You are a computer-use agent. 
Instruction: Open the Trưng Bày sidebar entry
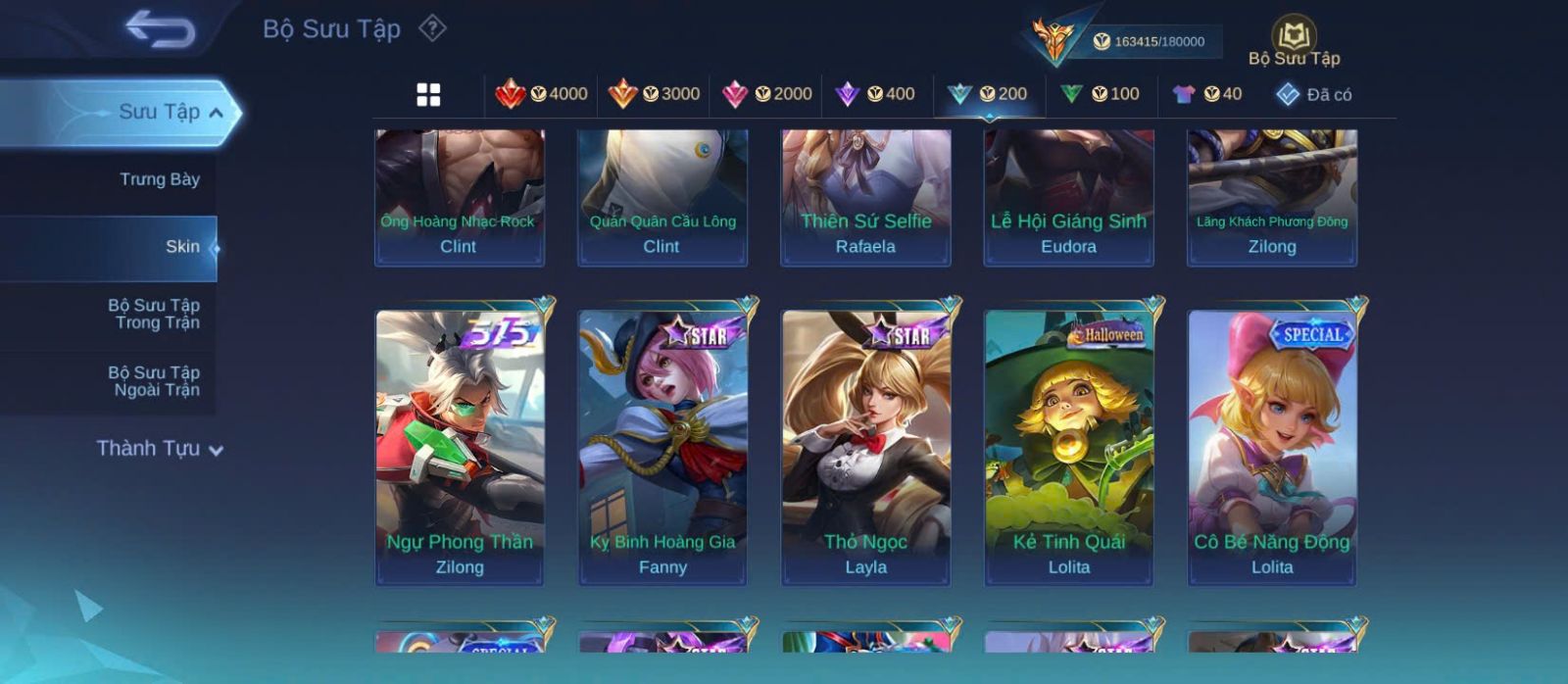click(159, 179)
